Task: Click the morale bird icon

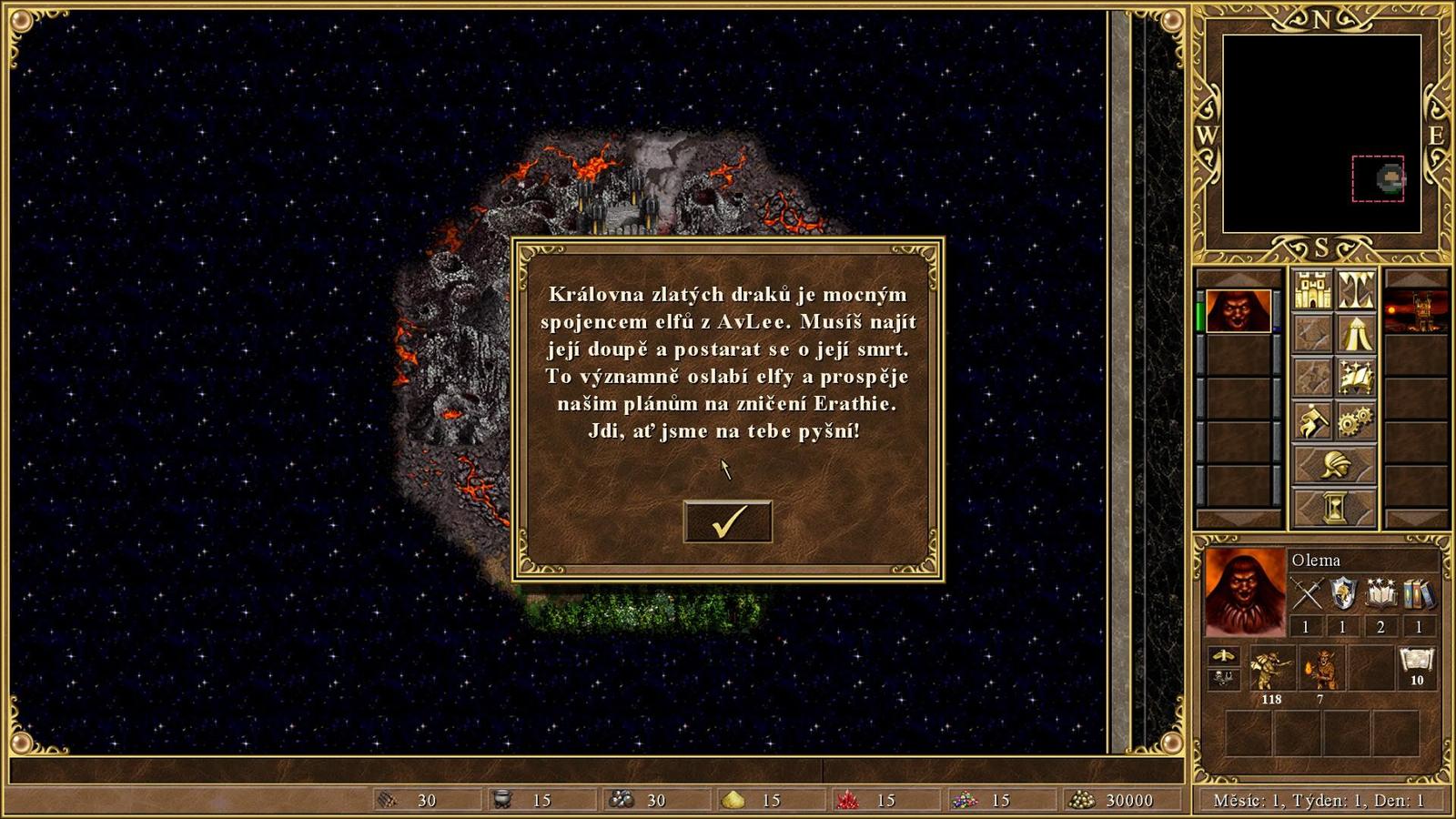Action: (1225, 655)
